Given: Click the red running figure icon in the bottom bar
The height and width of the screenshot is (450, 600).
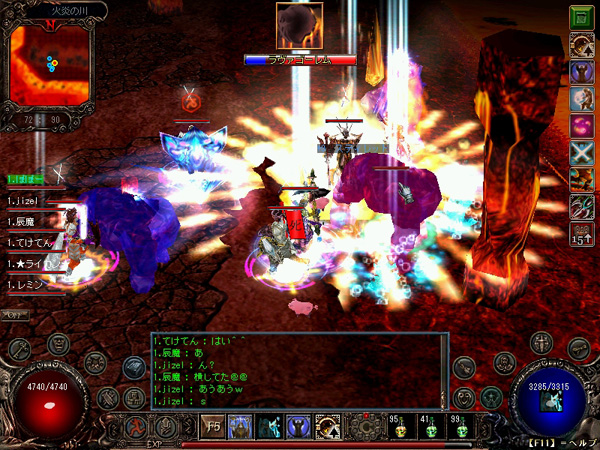Looking at the screenshot, I should (x=134, y=427).
